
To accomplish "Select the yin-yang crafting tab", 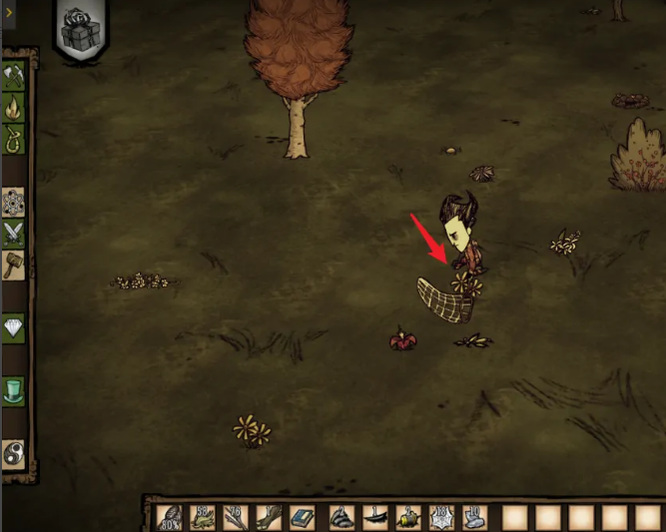I will click(x=14, y=452).
